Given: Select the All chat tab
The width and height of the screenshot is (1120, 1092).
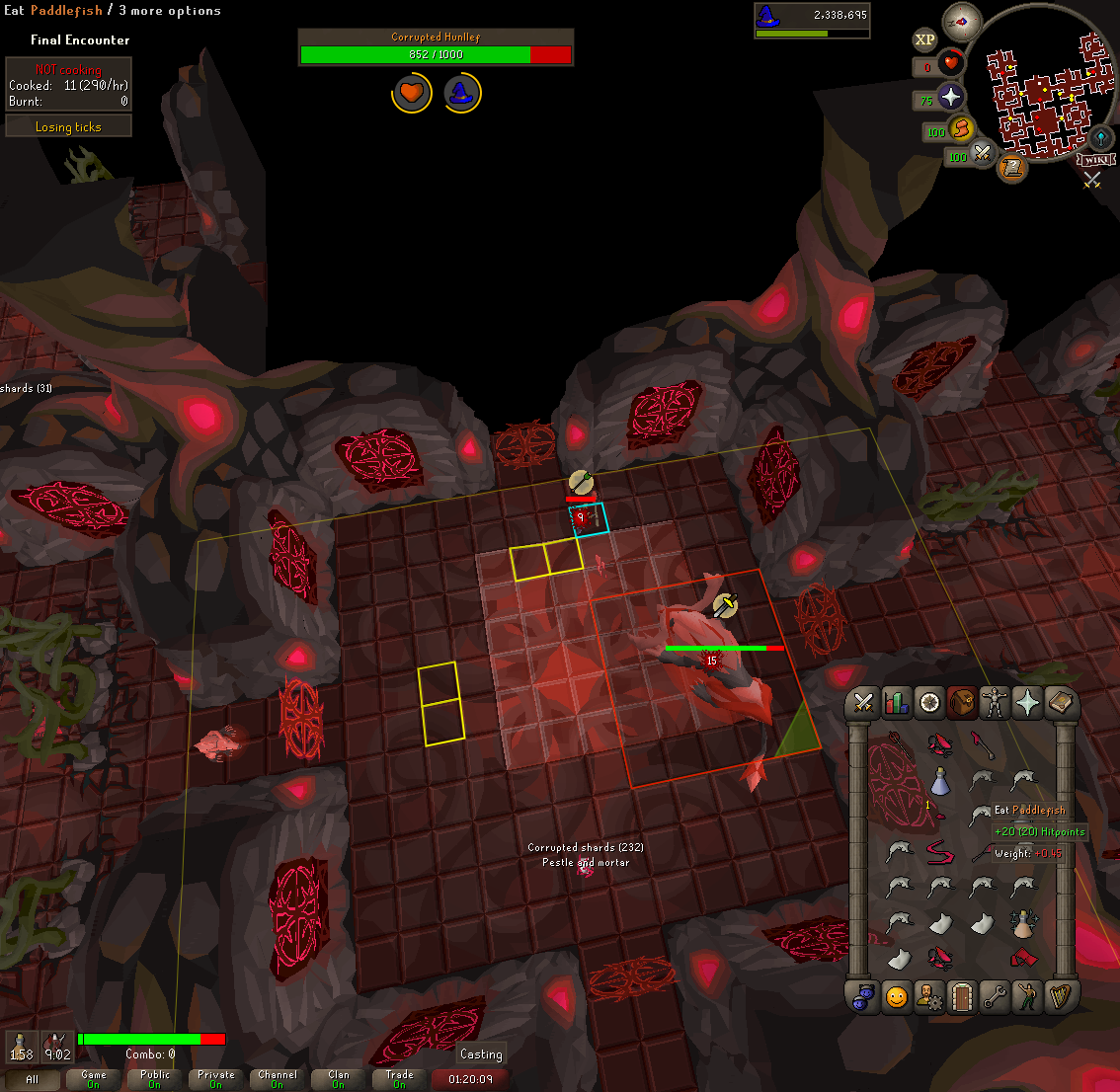Looking at the screenshot, I should [32, 1079].
